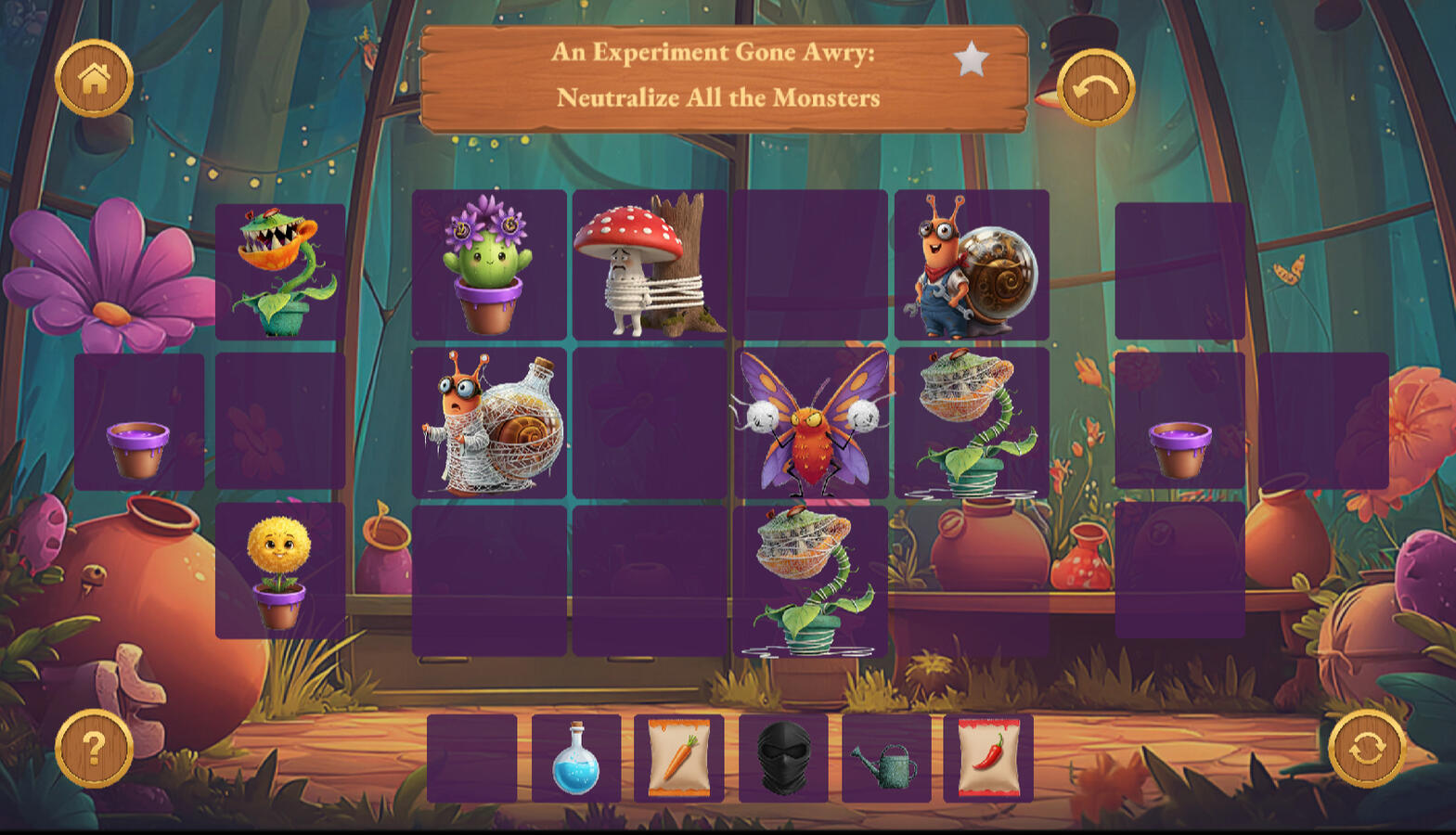Screen dimensions: 1456x835
Task: Go to the home screen
Action: pos(94,79)
